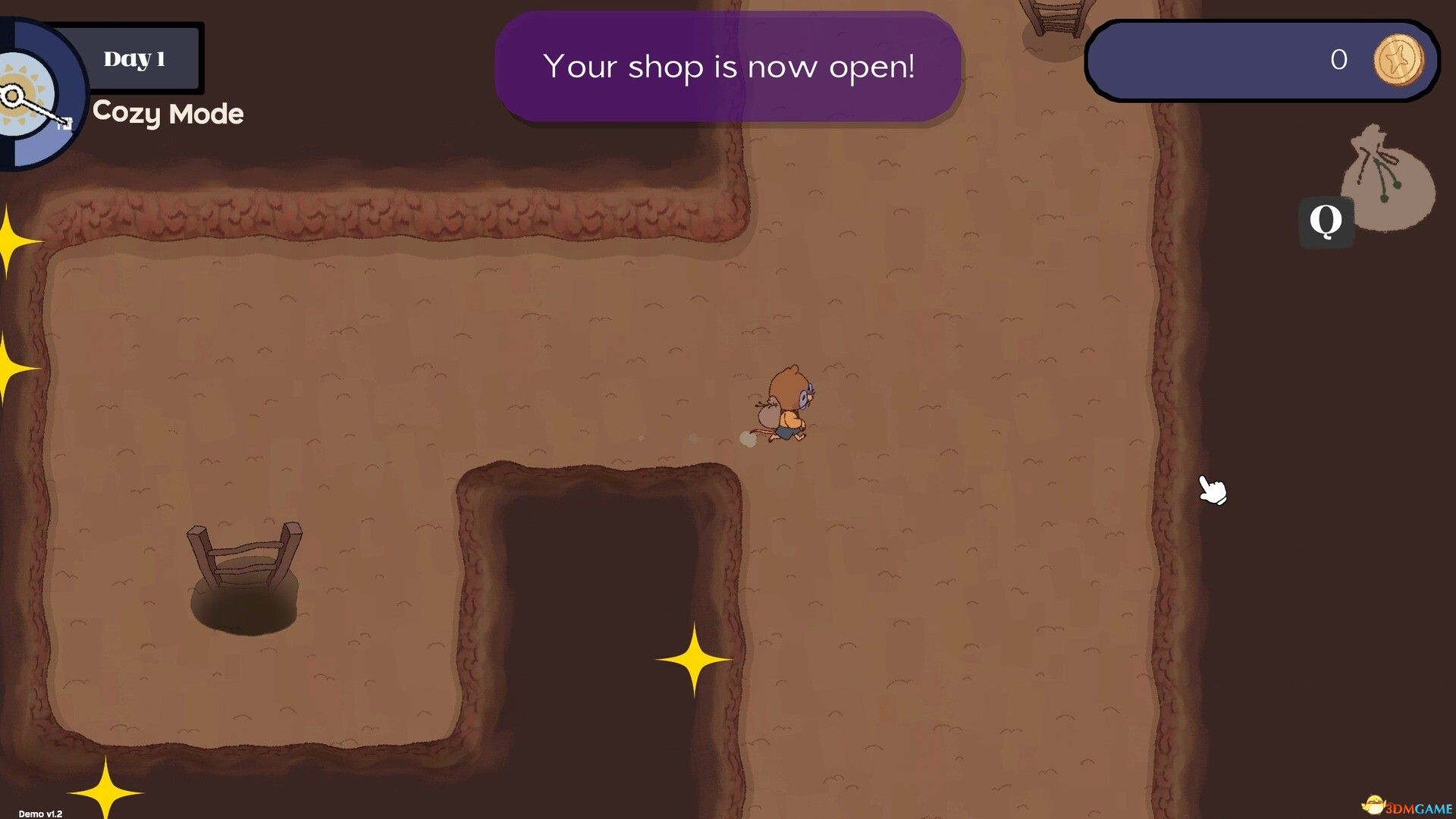Click the treasure chest marker on the dial

(65, 124)
